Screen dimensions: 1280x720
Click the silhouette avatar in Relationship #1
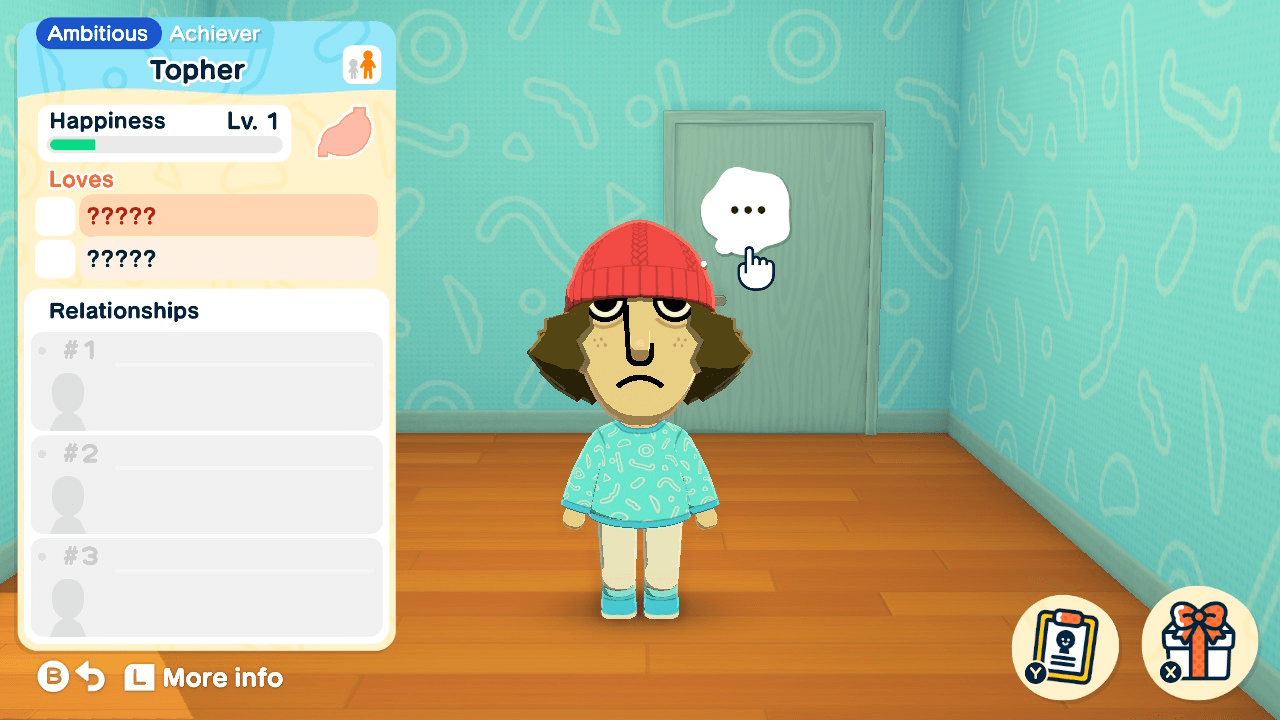[68, 394]
